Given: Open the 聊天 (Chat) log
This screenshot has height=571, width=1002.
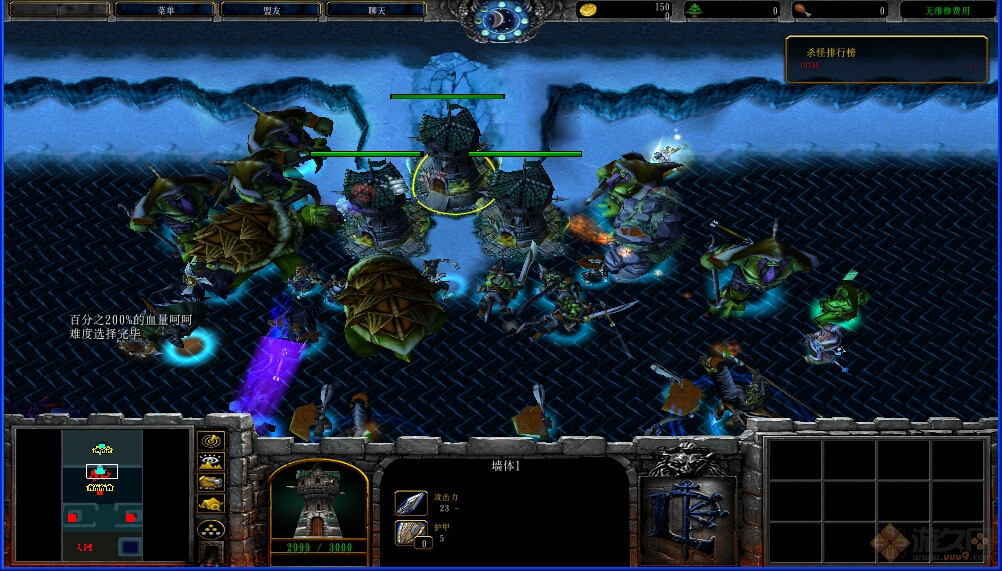Looking at the screenshot, I should (x=376, y=10).
